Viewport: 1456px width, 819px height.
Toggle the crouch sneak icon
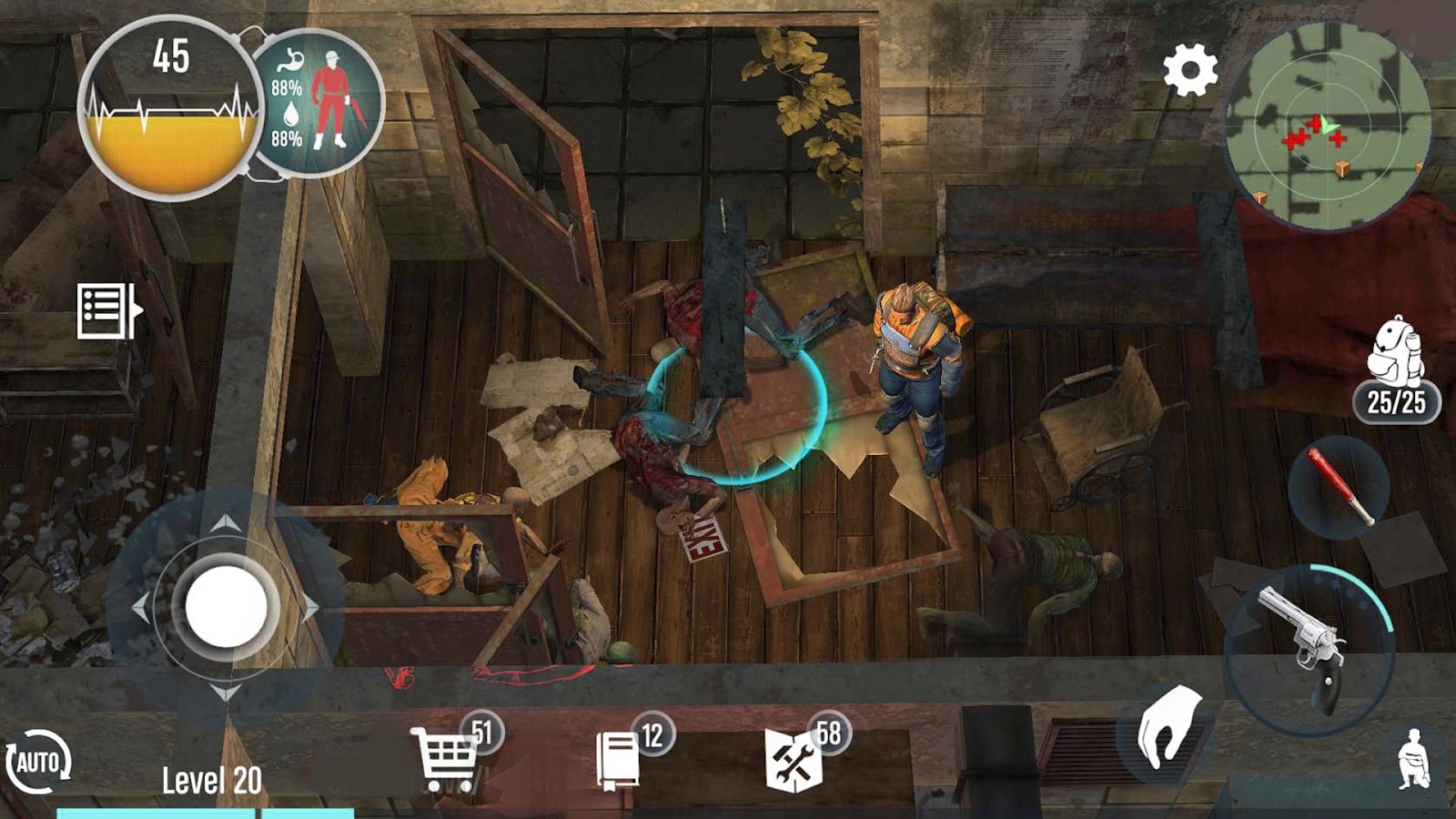click(x=1415, y=759)
